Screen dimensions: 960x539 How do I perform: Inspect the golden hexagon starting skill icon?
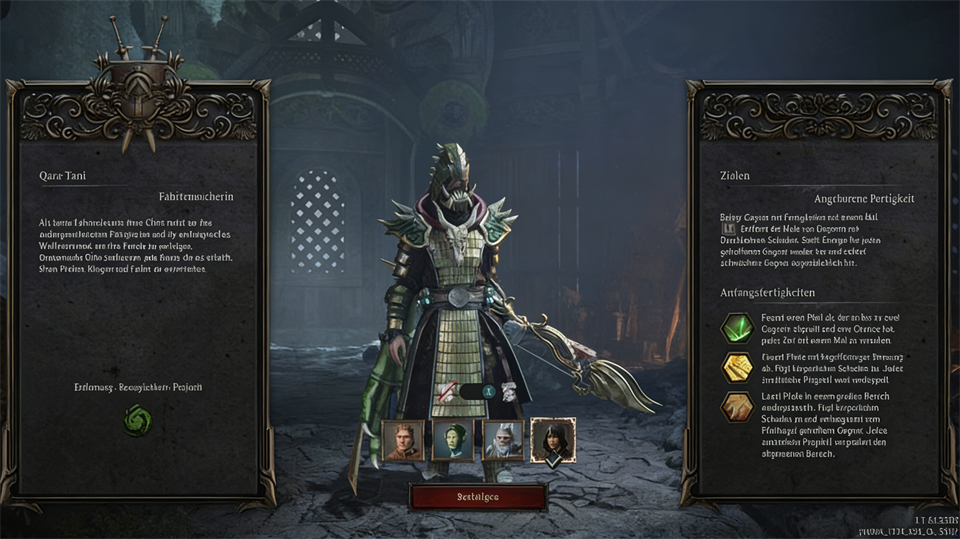point(737,368)
